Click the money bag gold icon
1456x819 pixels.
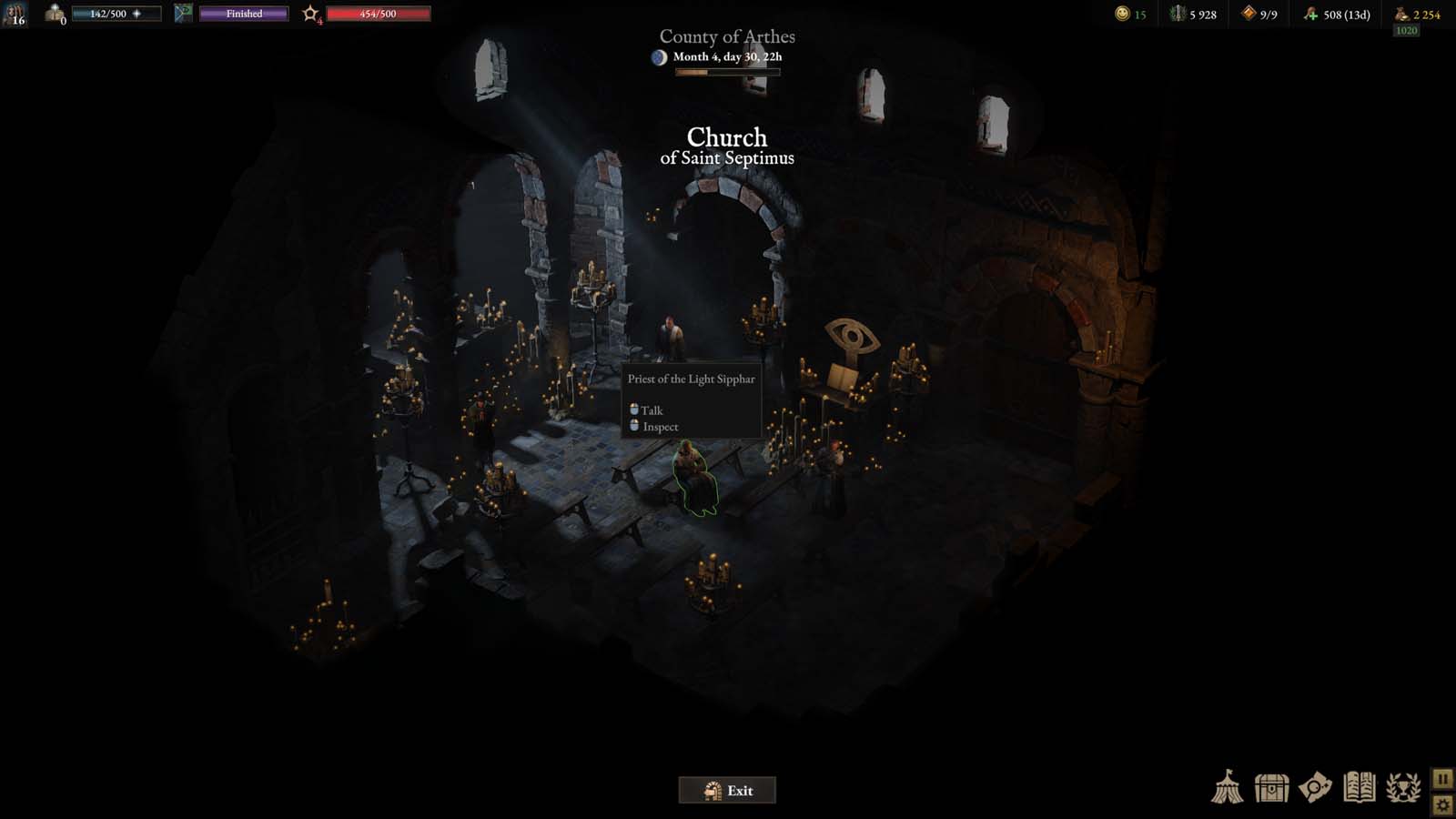pyautogui.click(x=1401, y=14)
